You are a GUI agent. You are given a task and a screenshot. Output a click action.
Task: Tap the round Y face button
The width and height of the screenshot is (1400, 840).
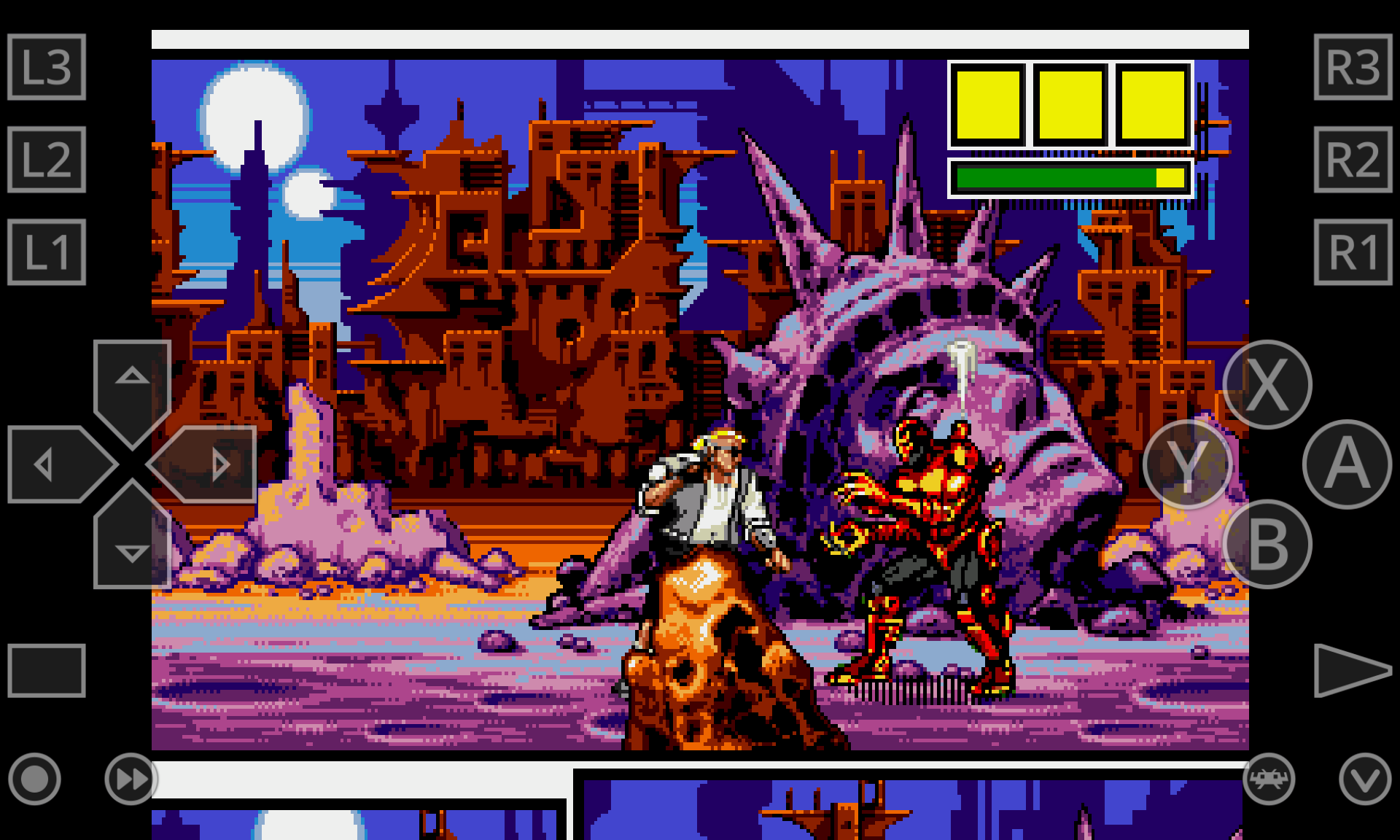pos(1187,464)
